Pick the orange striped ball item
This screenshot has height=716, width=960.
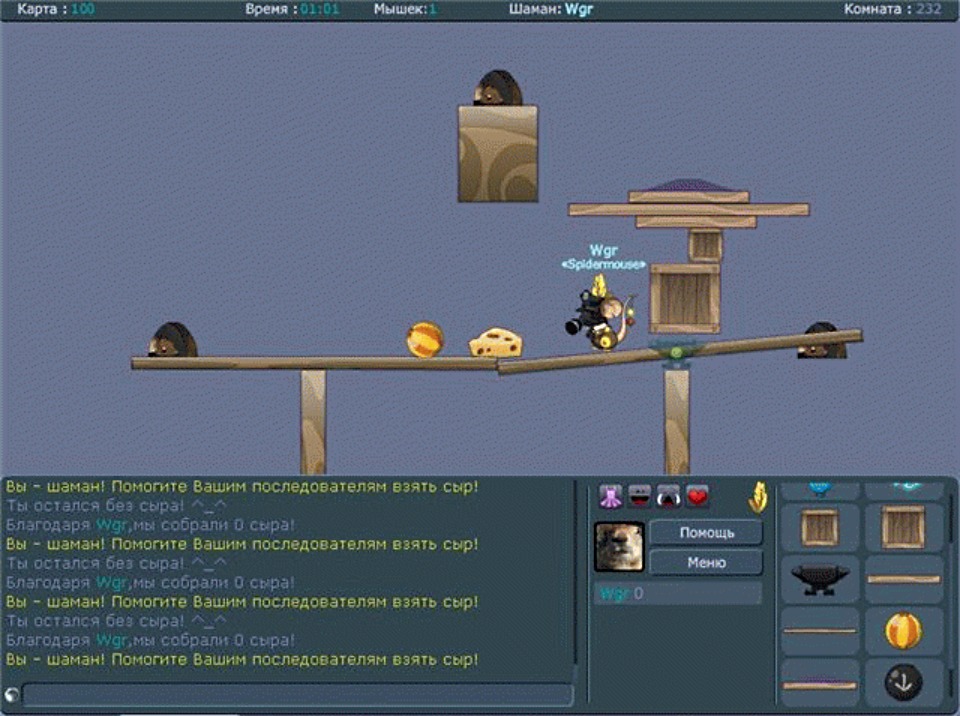[903, 631]
